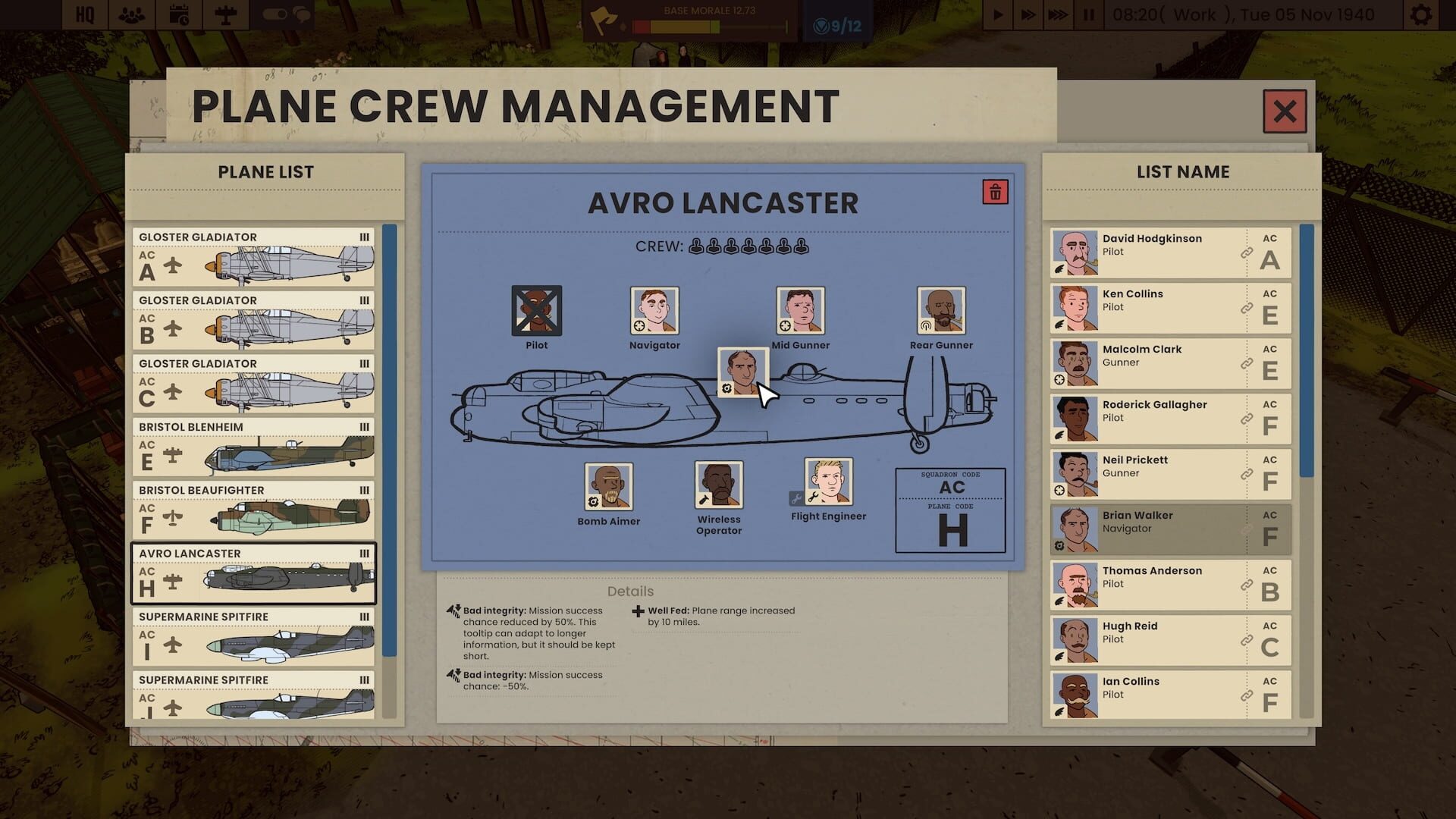The image size is (1456, 819).
Task: Open the HQ panel
Action: click(83, 14)
